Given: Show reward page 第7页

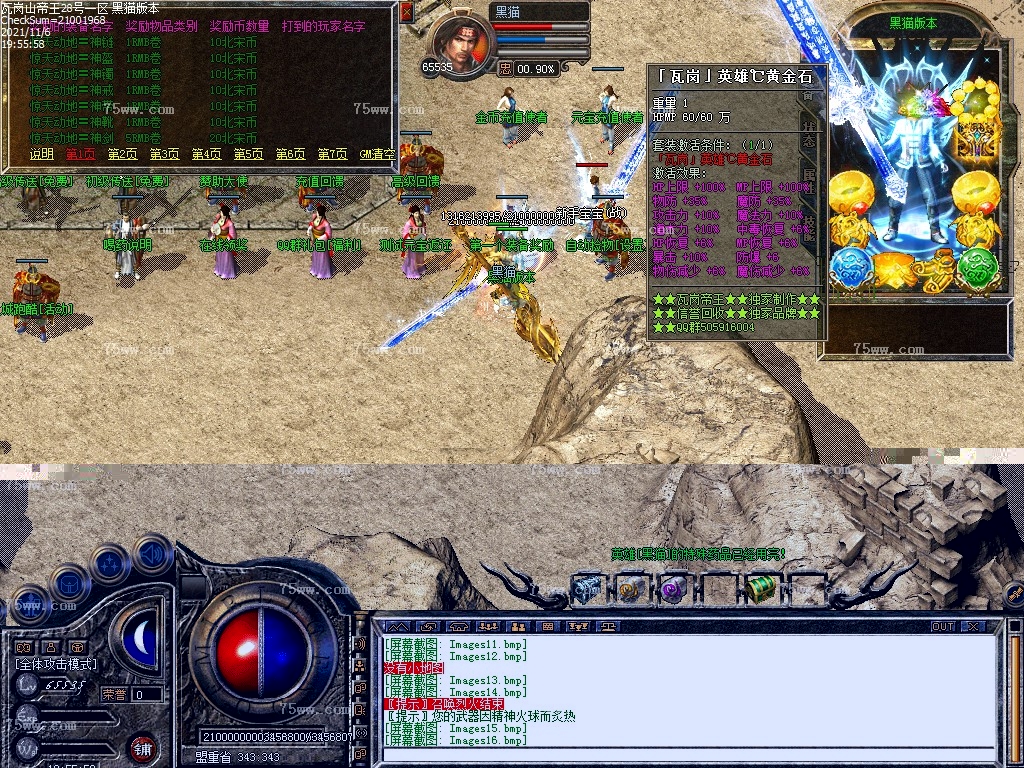Looking at the screenshot, I should tap(333, 154).
